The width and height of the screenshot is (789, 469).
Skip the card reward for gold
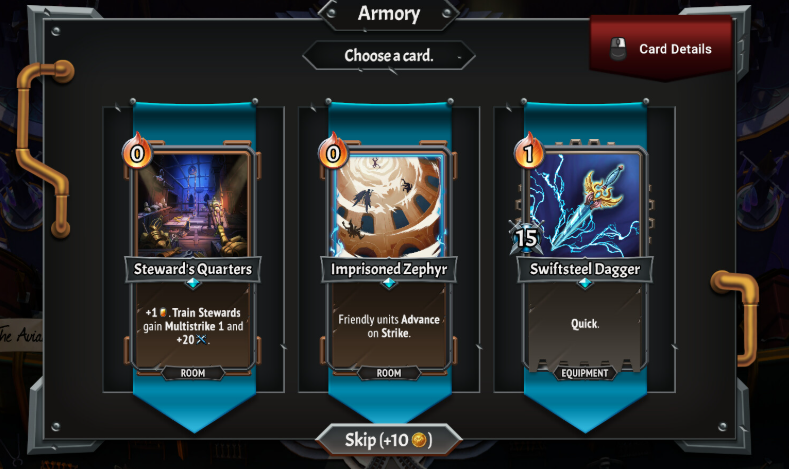coord(388,440)
